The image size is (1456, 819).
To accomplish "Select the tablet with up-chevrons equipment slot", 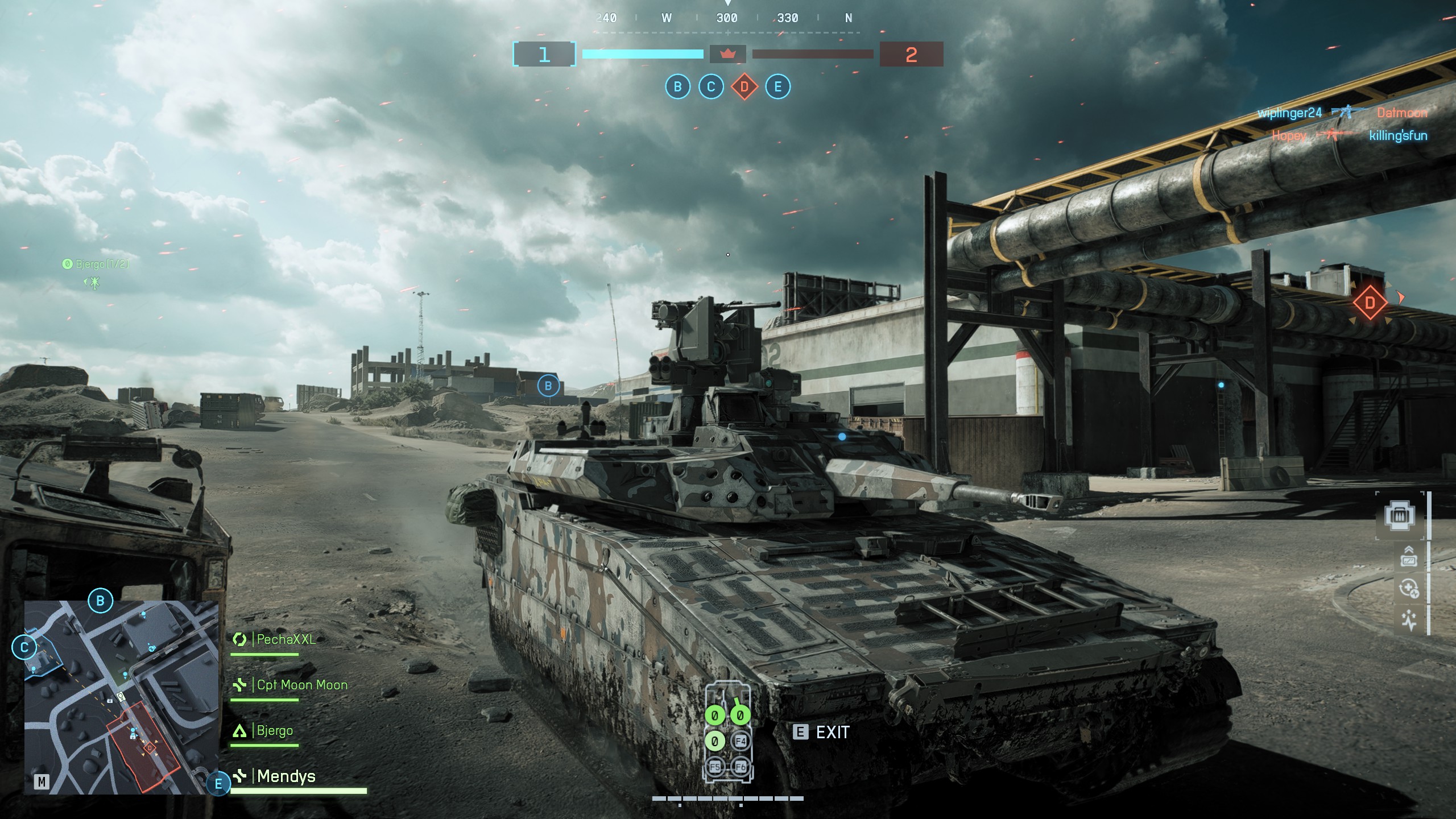I will 1409,557.
